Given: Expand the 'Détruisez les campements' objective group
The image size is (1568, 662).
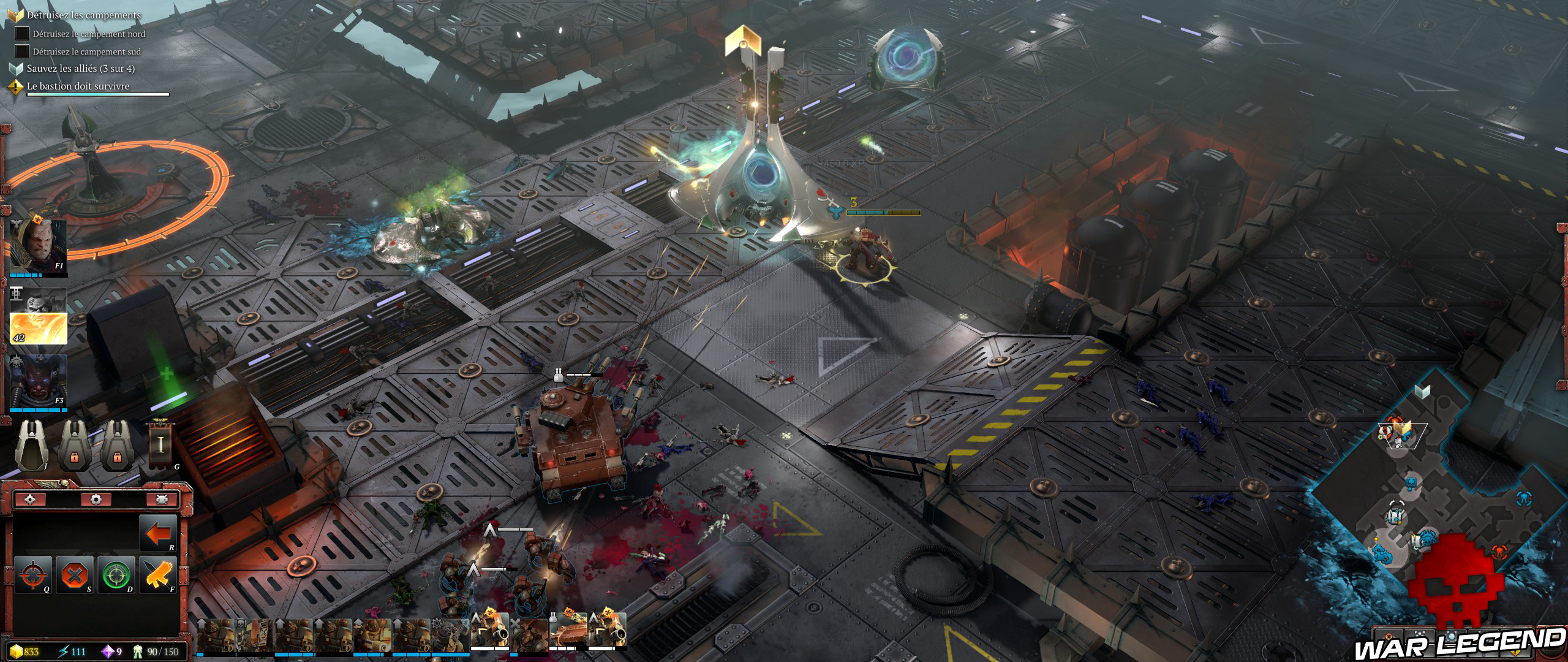Looking at the screenshot, I should (15, 15).
